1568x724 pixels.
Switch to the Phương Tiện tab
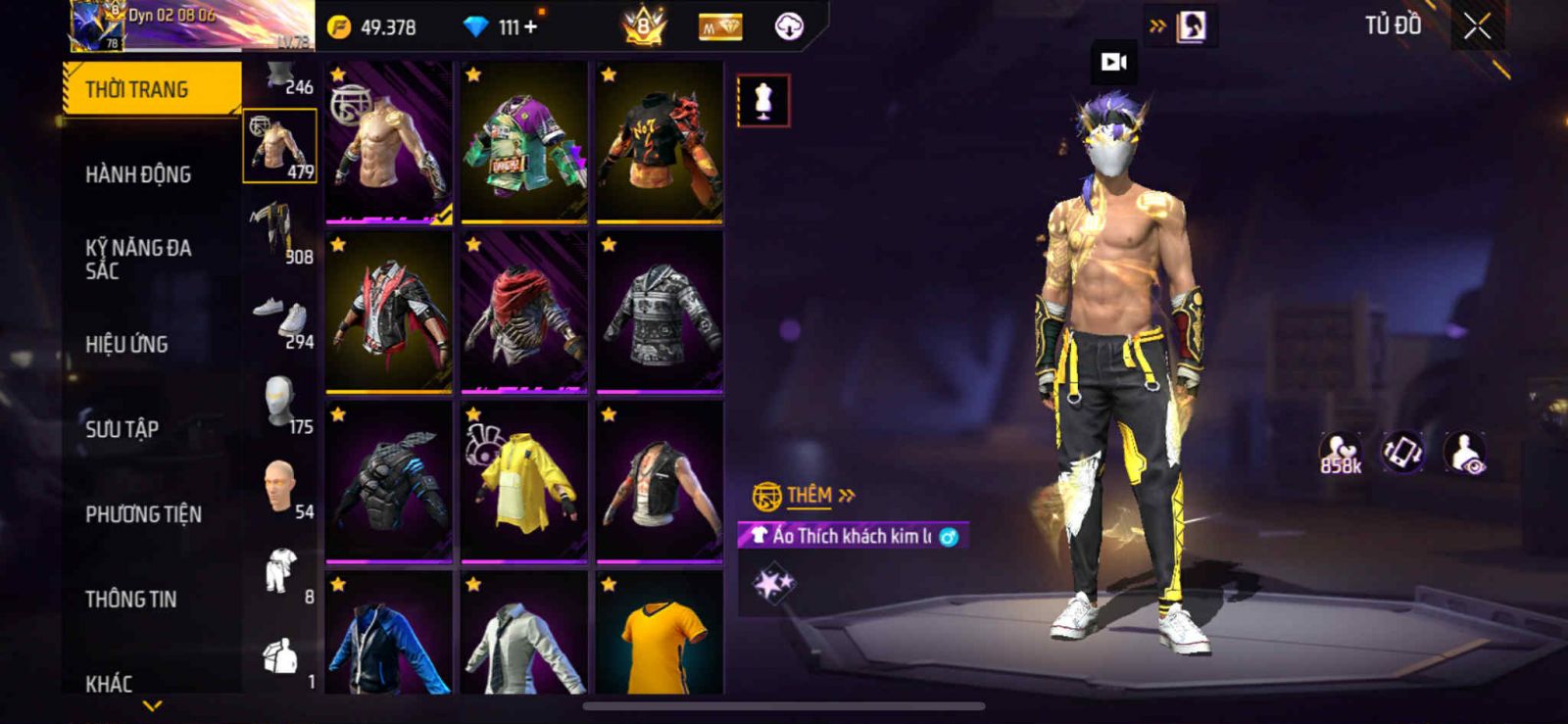(x=143, y=513)
